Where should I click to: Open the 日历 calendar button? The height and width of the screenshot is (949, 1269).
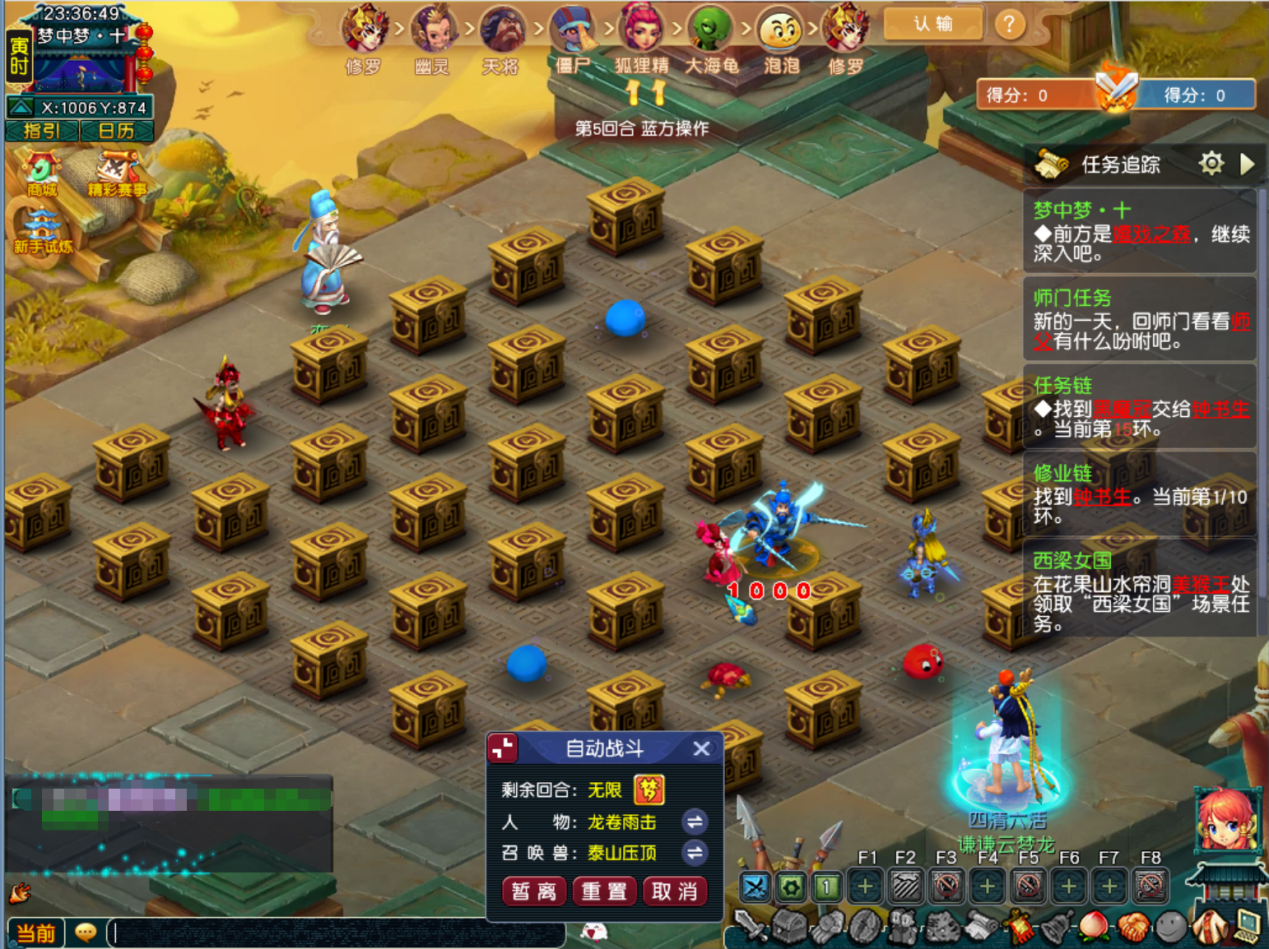[115, 131]
